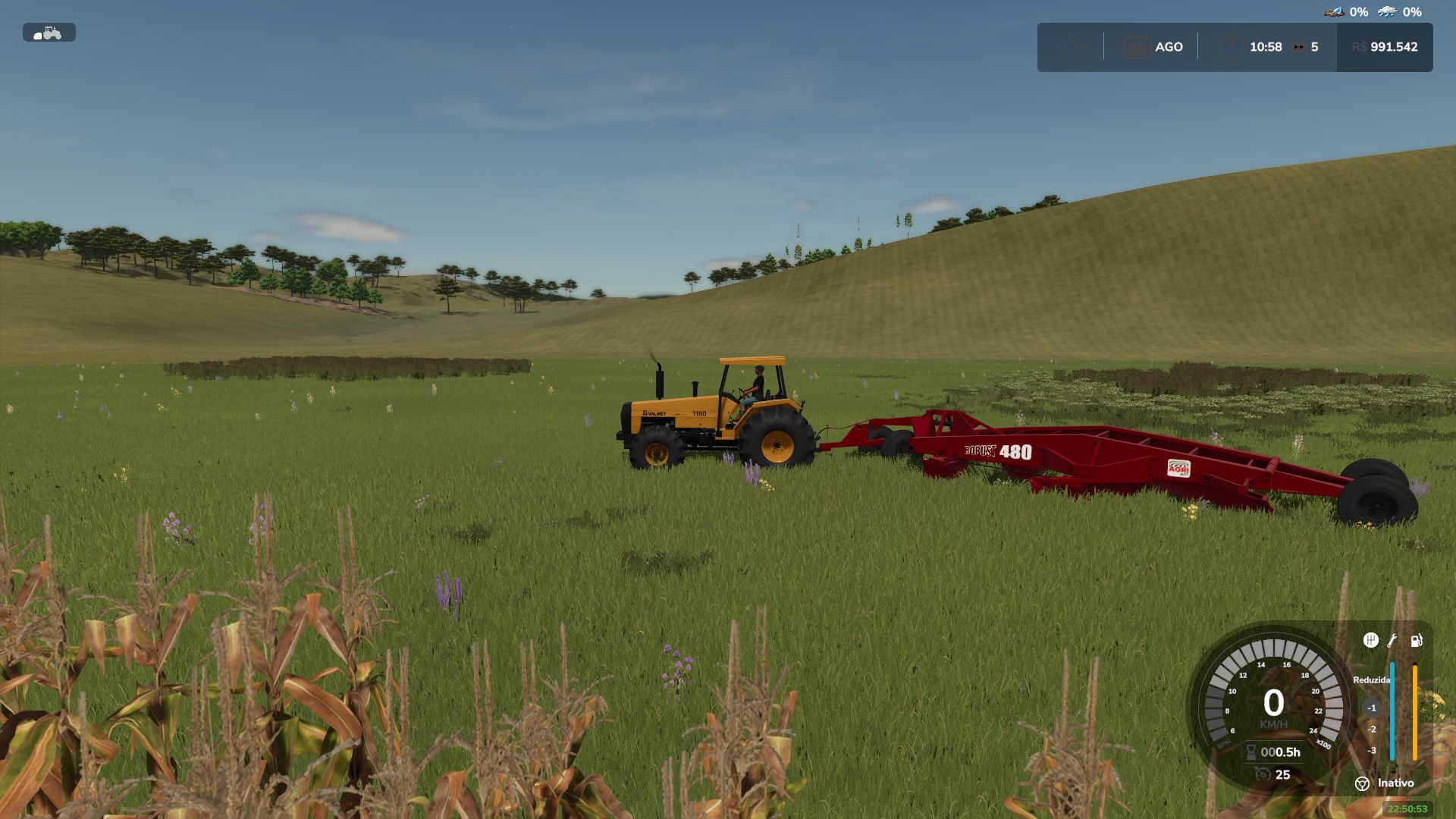Click the 10:58 time display
Screen dimensions: 1456x819
point(1266,47)
